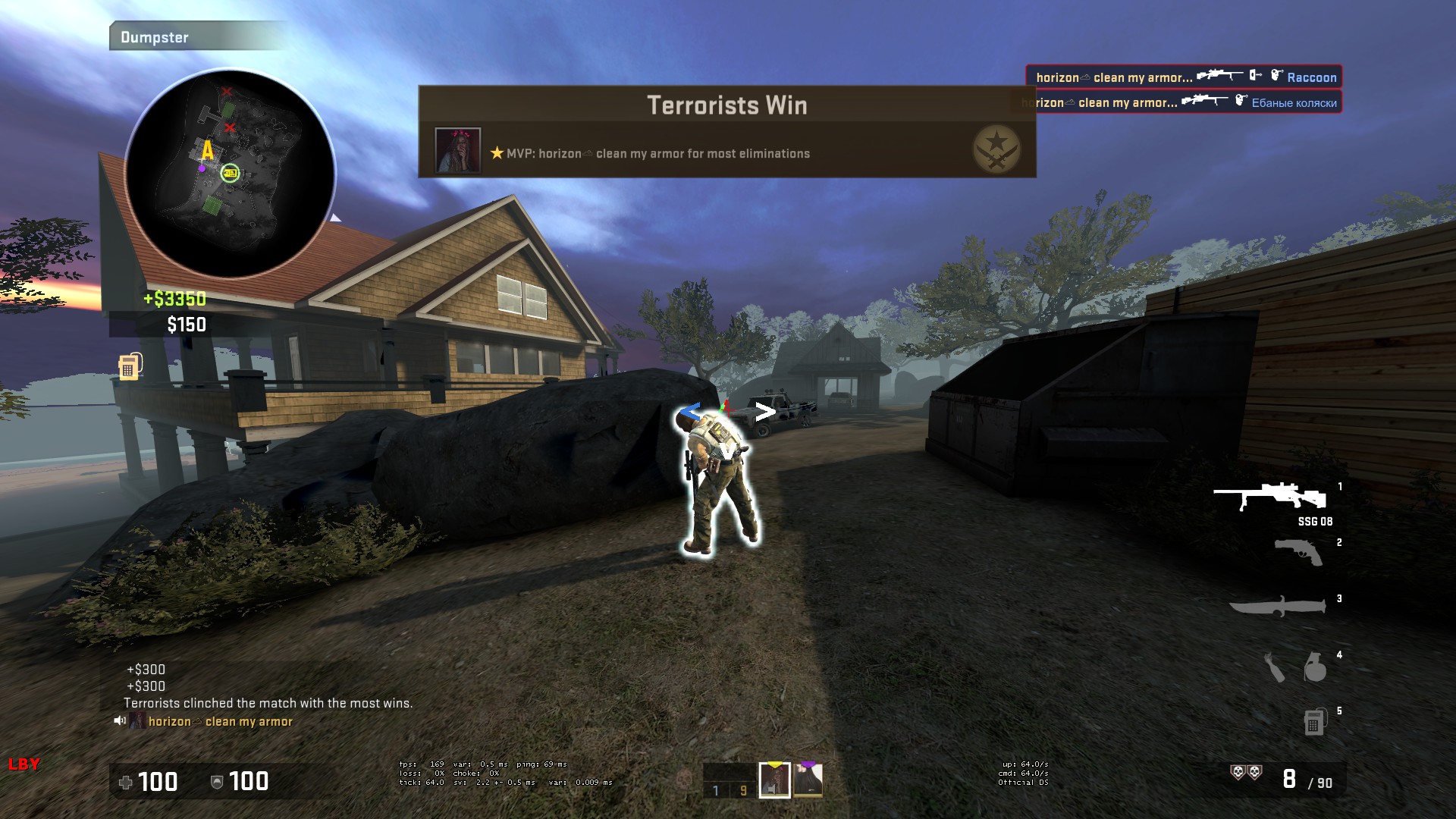Viewport: 1456px width, 819px height.
Task: Click the yellow A bombsite marker on radar
Action: tap(207, 151)
